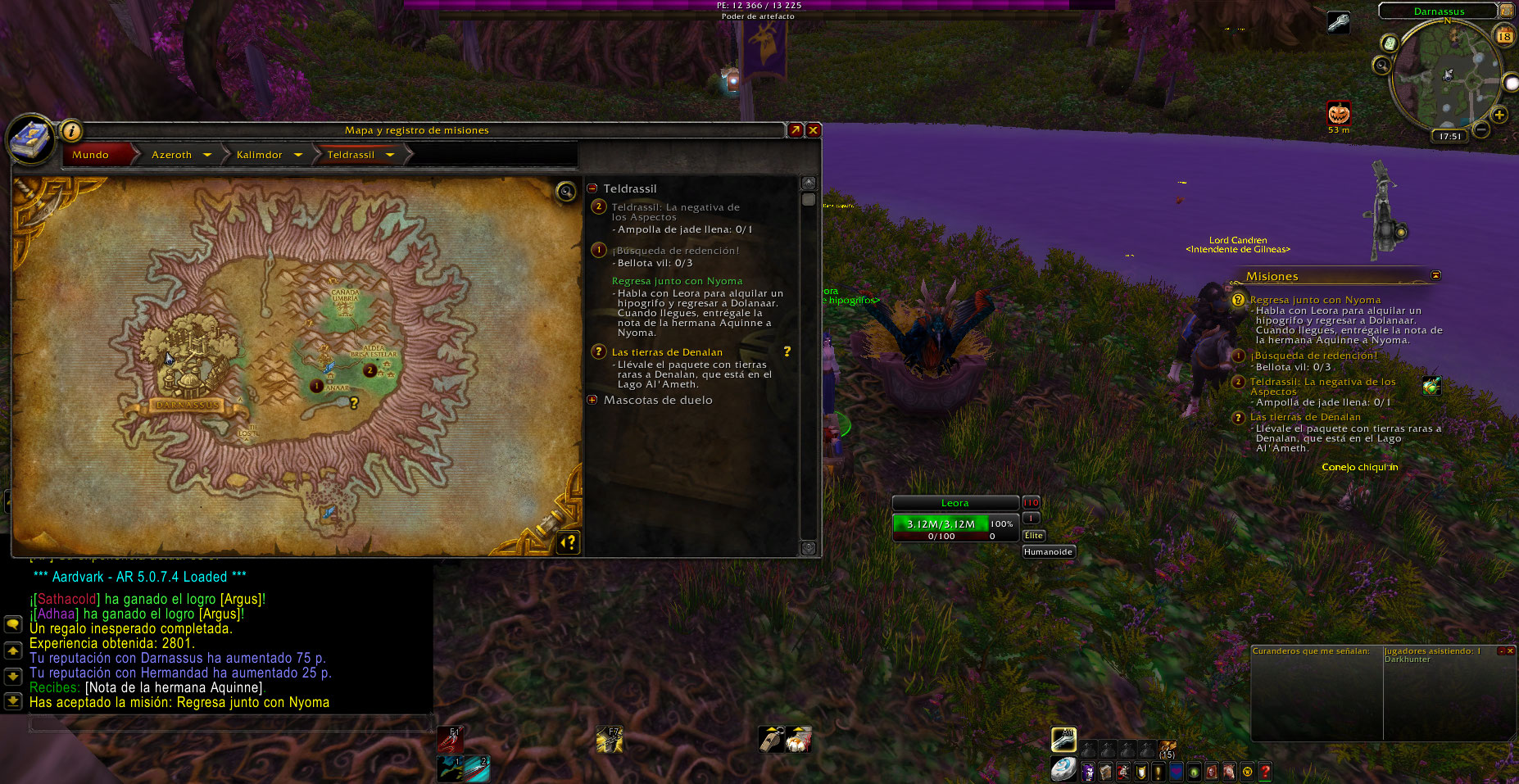Zoom out the minimap with the minus button

pos(1481,129)
